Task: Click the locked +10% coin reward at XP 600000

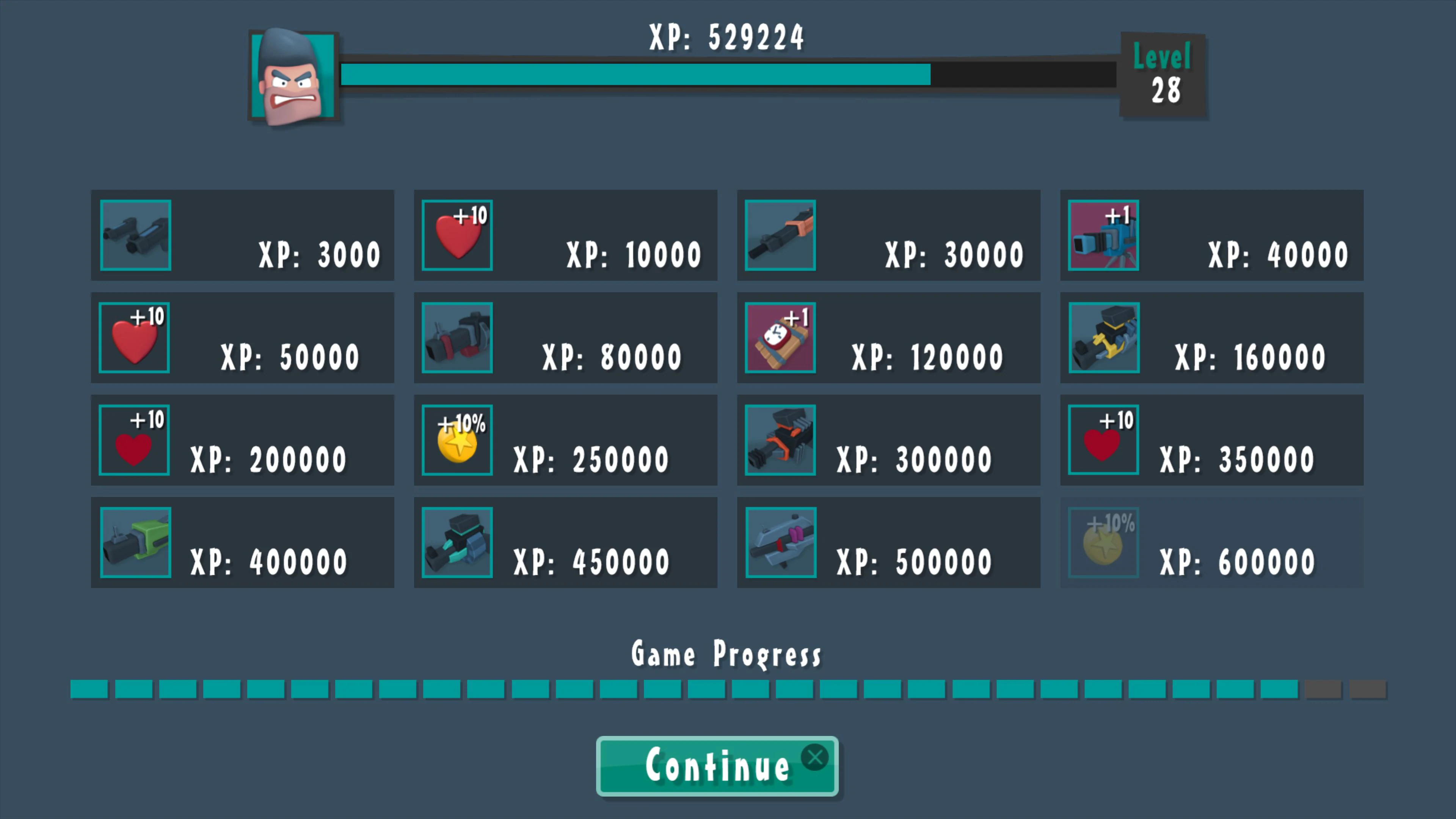Action: pyautogui.click(x=1103, y=543)
